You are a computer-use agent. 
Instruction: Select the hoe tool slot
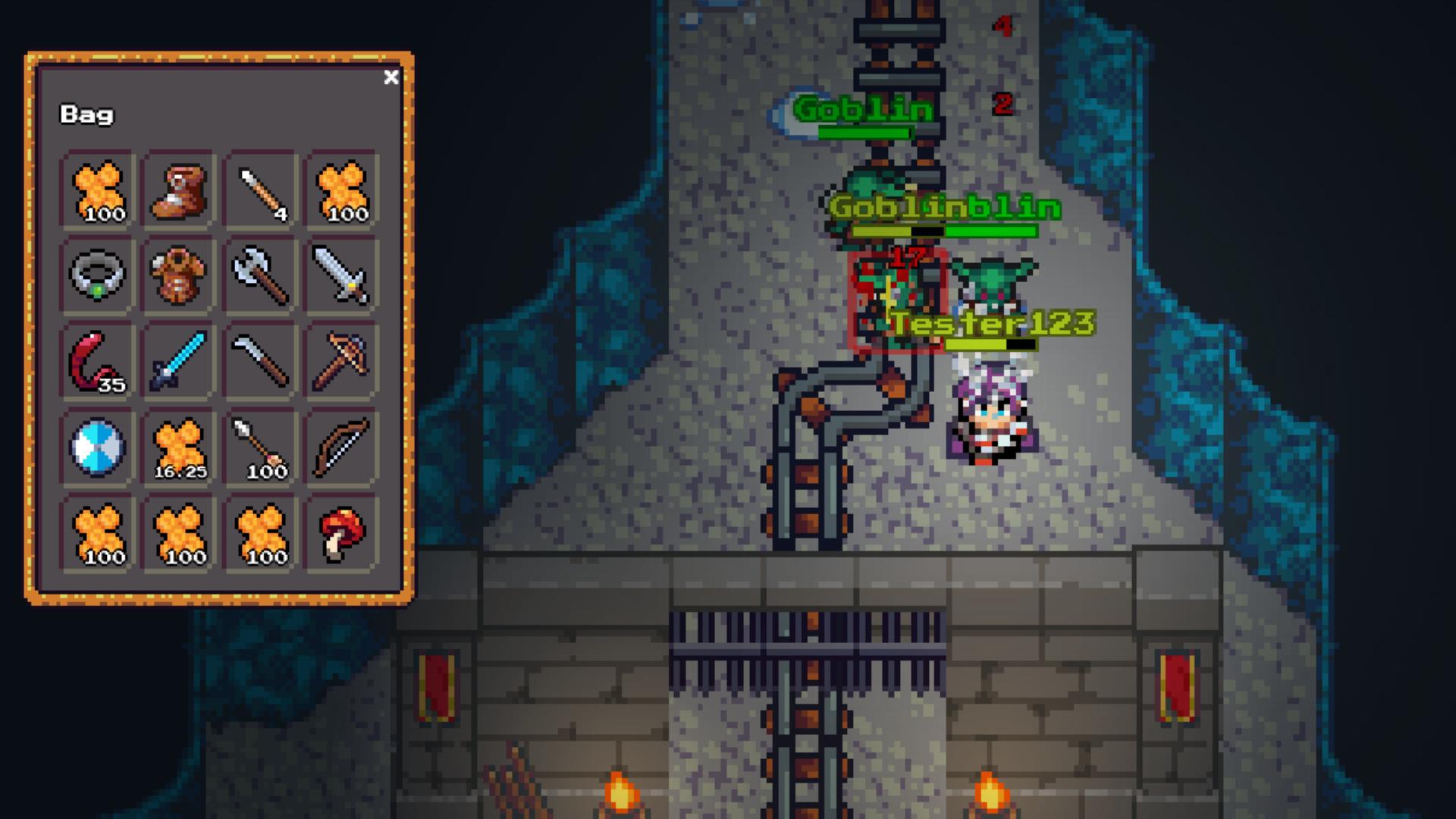tap(261, 361)
